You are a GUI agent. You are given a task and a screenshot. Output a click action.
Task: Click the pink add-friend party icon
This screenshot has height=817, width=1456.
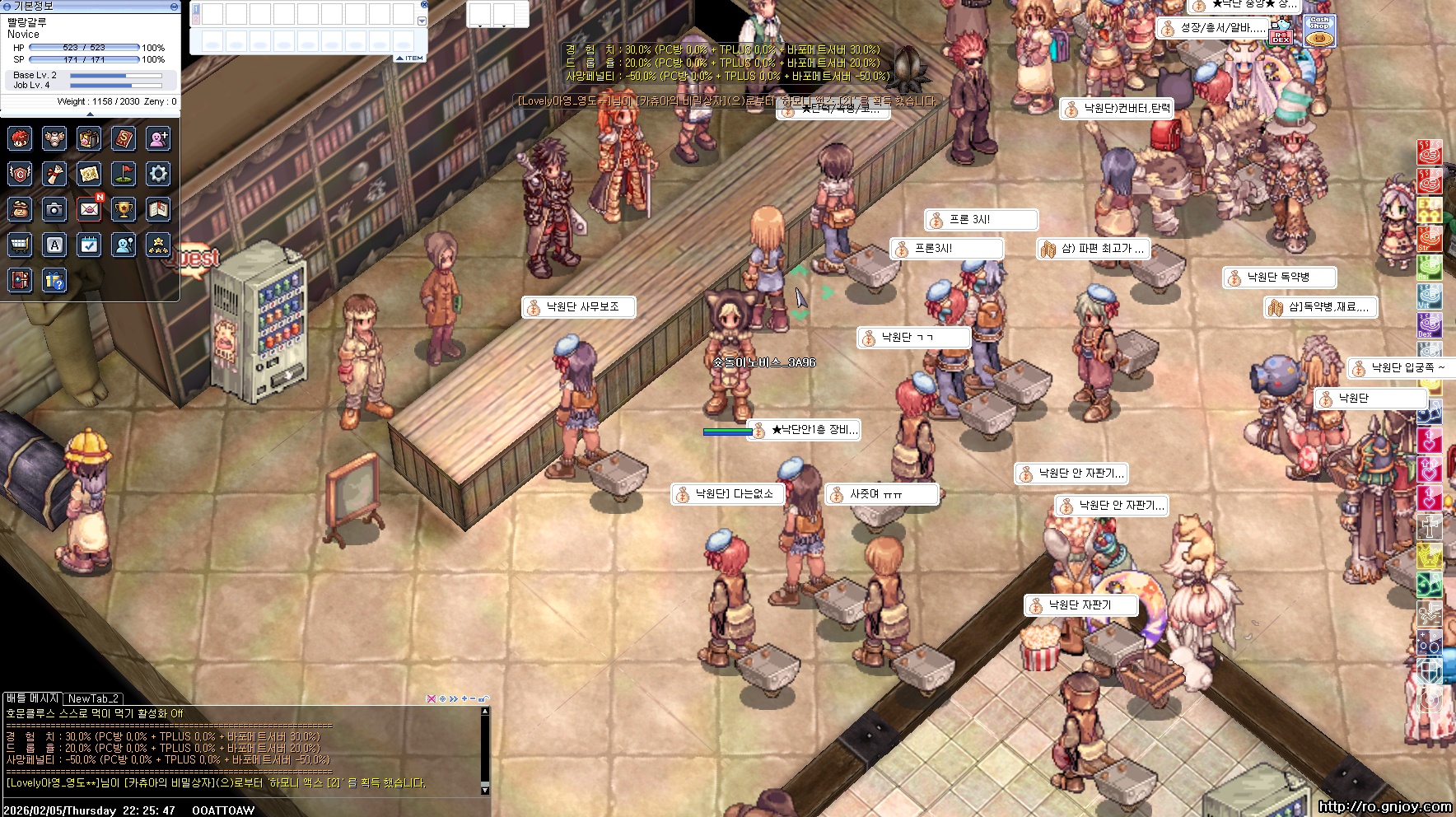[158, 138]
